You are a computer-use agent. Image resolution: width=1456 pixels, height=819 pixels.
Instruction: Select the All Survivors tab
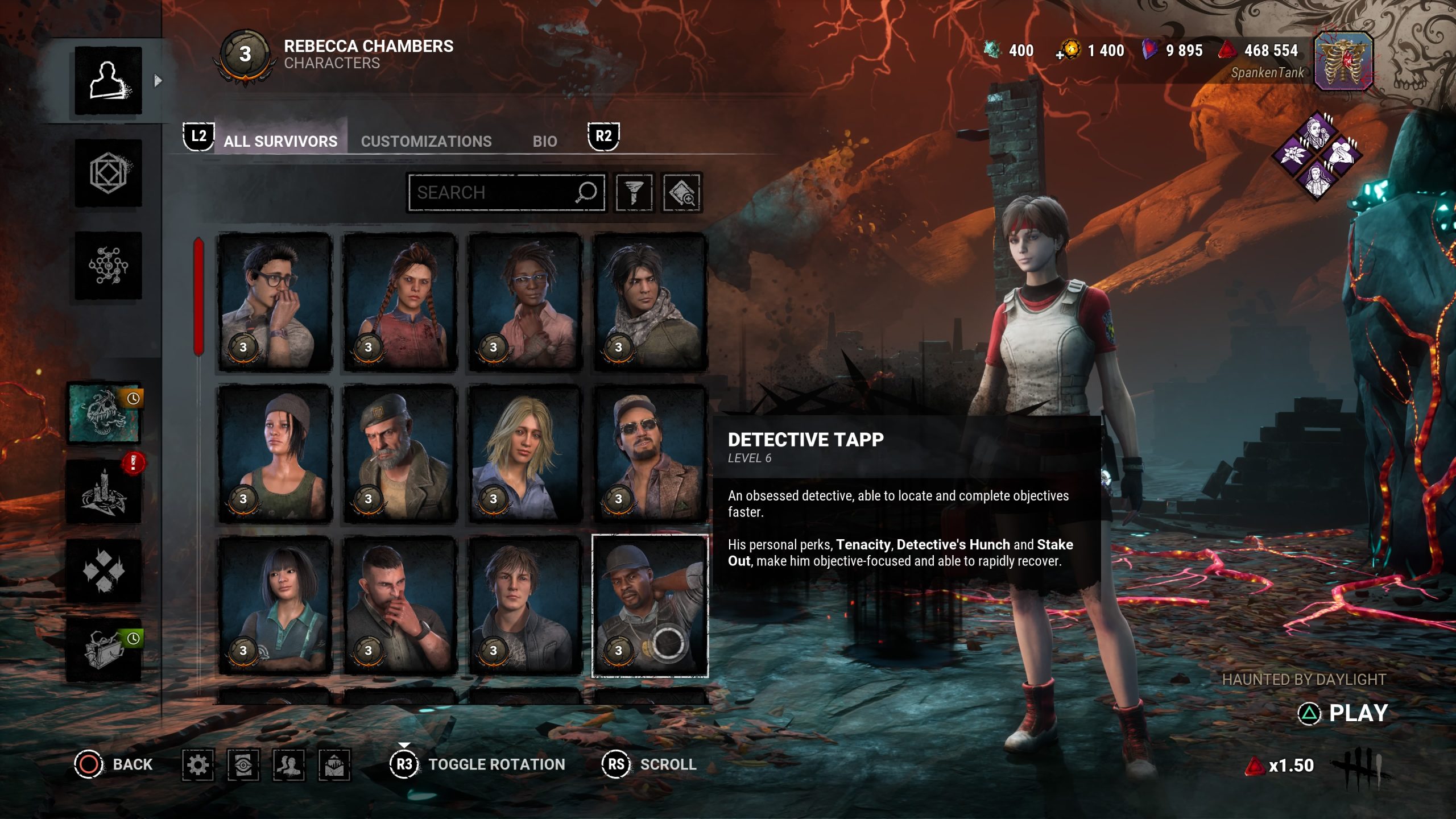[x=280, y=141]
